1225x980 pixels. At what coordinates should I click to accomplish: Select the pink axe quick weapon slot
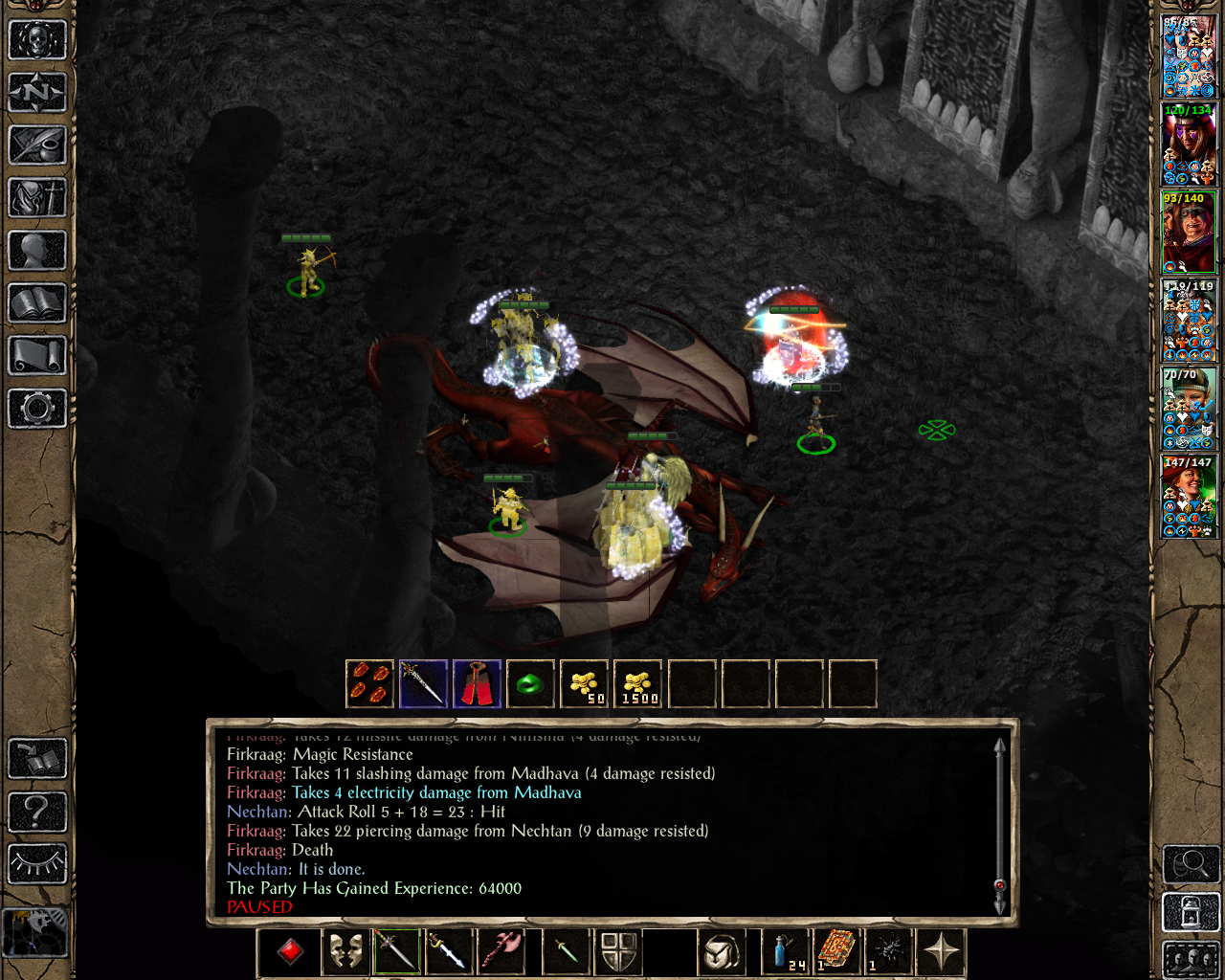tap(503, 951)
